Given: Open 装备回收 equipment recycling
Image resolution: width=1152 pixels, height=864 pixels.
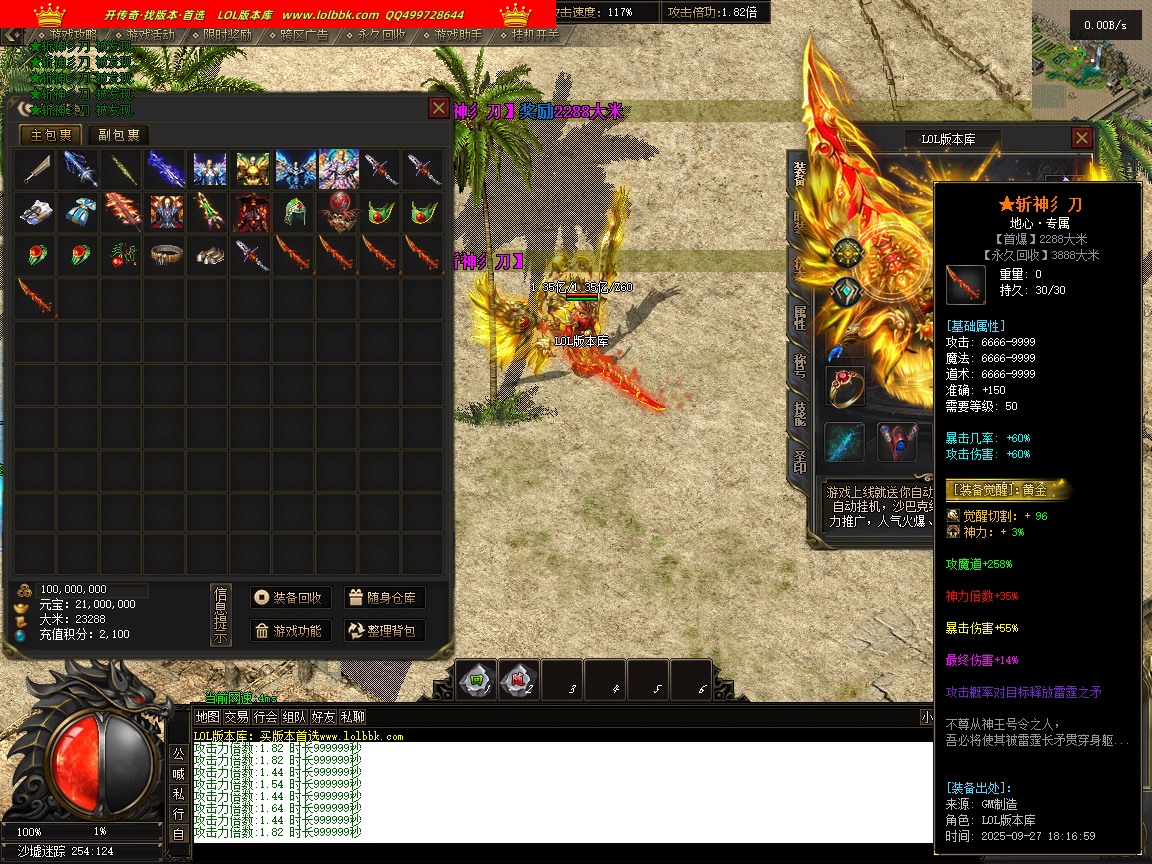Looking at the screenshot, I should click(290, 598).
